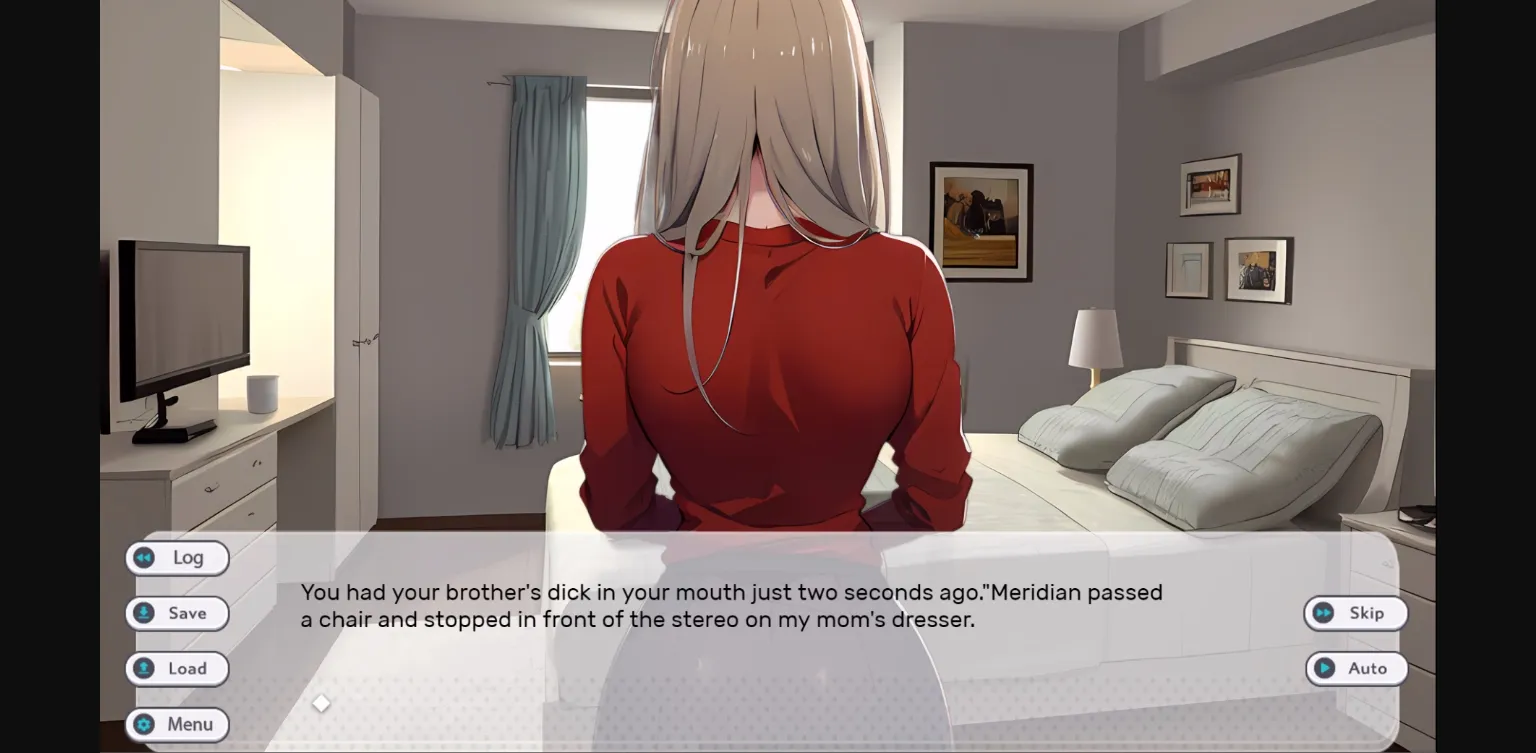Open settings via the gear icon next to Menu
Image resolution: width=1536 pixels, height=753 pixels.
[x=144, y=724]
